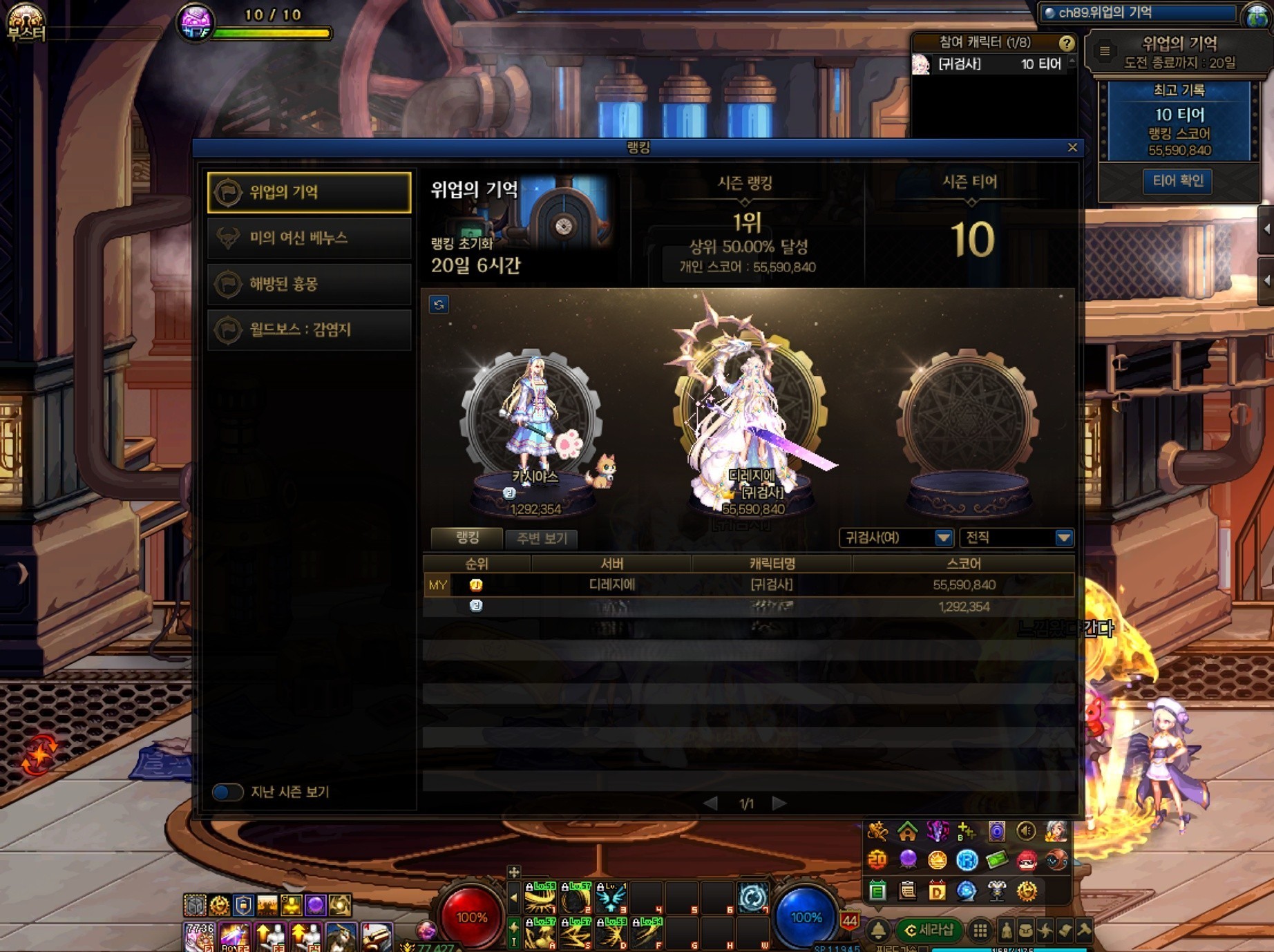Select my ranking row 디레지에

(749, 585)
